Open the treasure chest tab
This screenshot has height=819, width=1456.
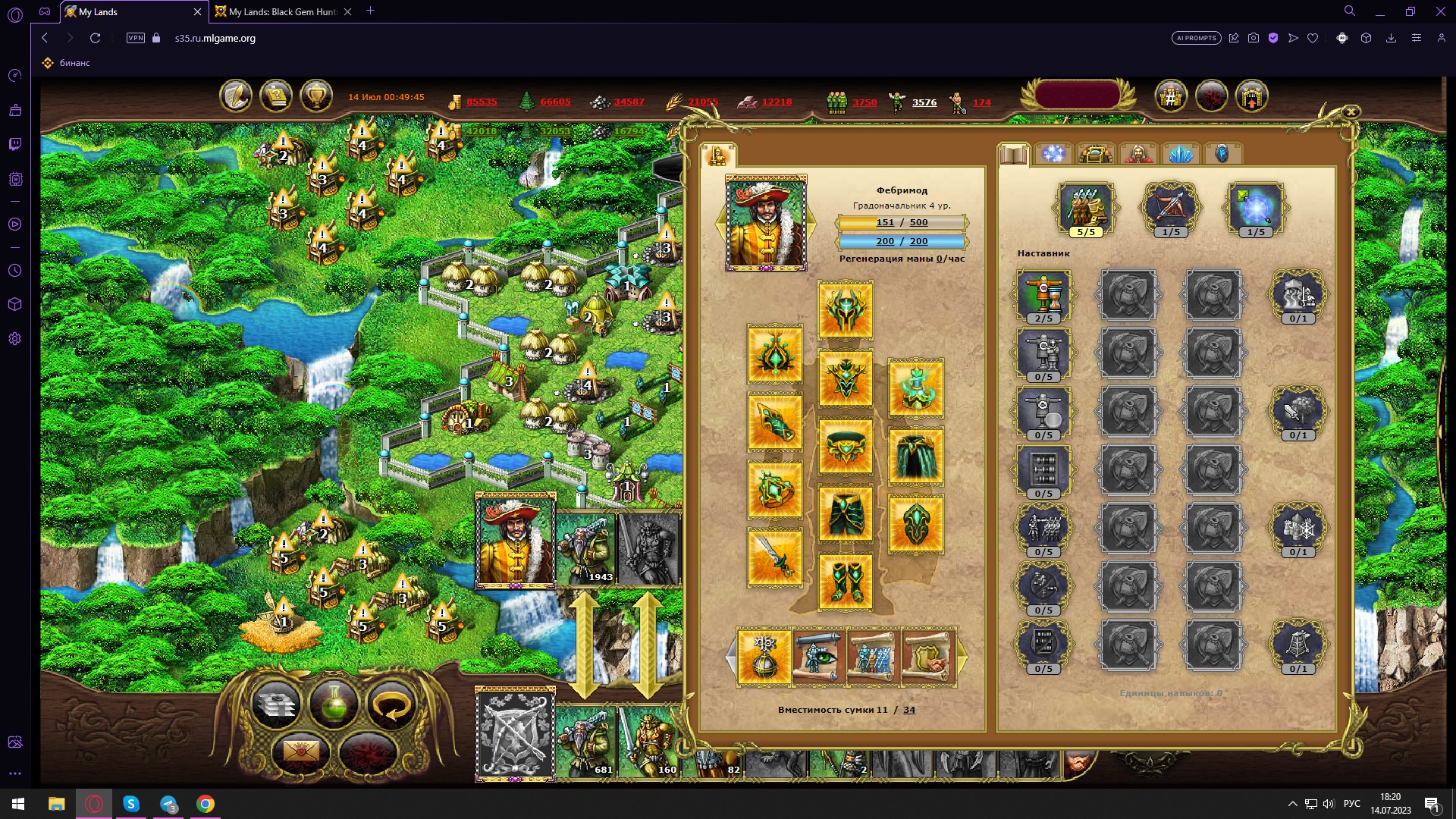coord(1096,155)
